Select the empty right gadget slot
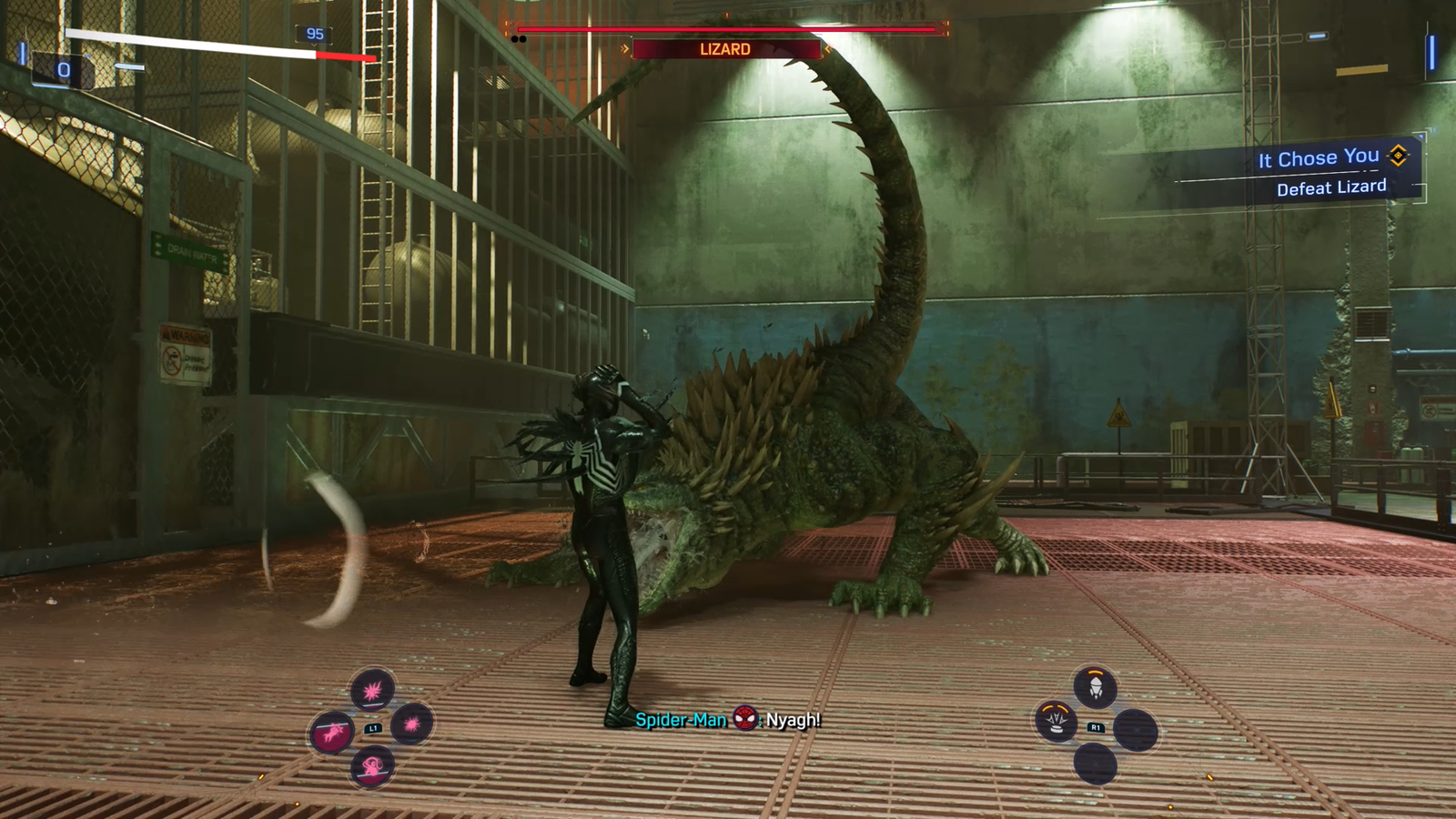The image size is (1456, 819). click(1137, 731)
